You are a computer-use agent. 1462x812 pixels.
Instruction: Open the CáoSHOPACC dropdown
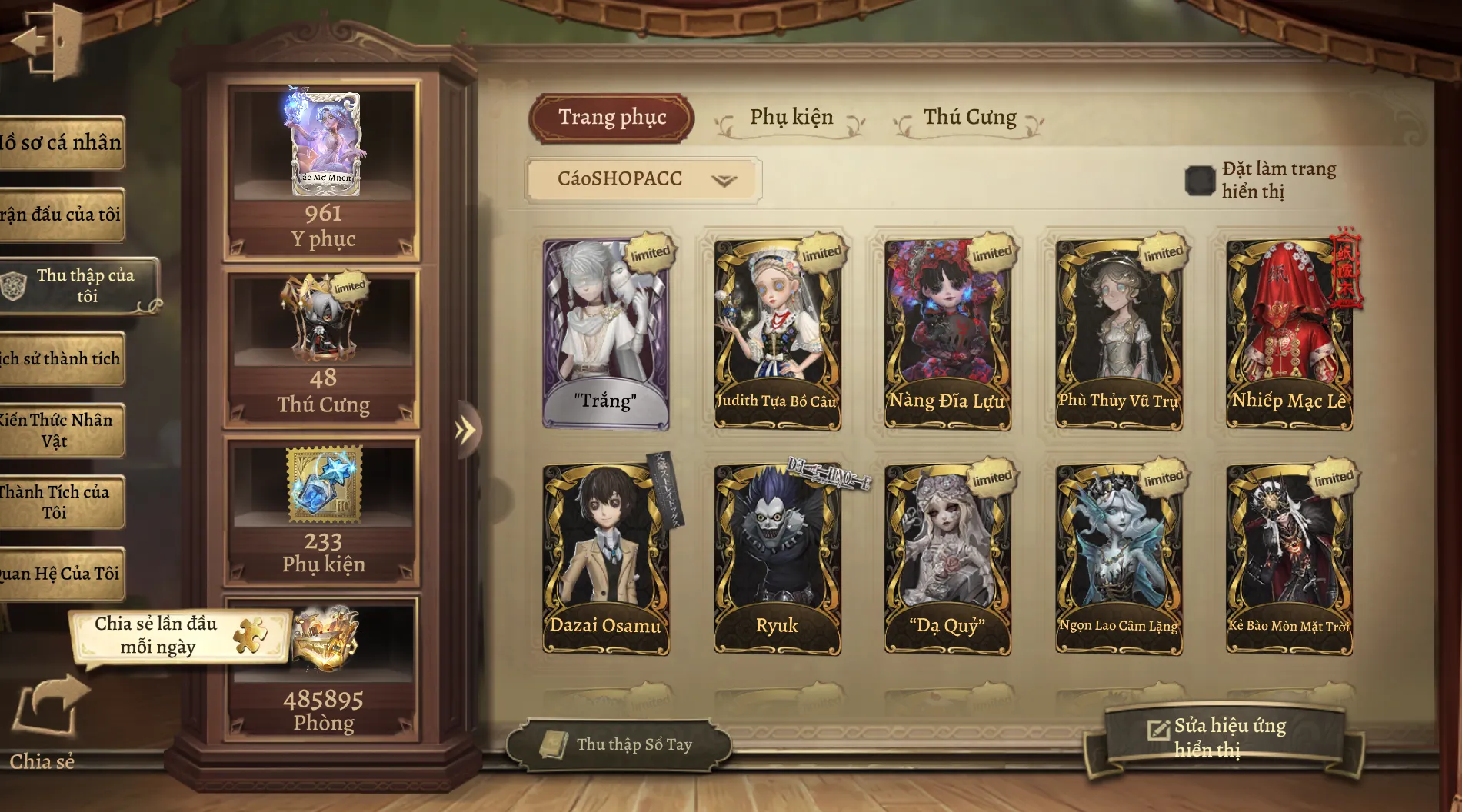[x=644, y=180]
